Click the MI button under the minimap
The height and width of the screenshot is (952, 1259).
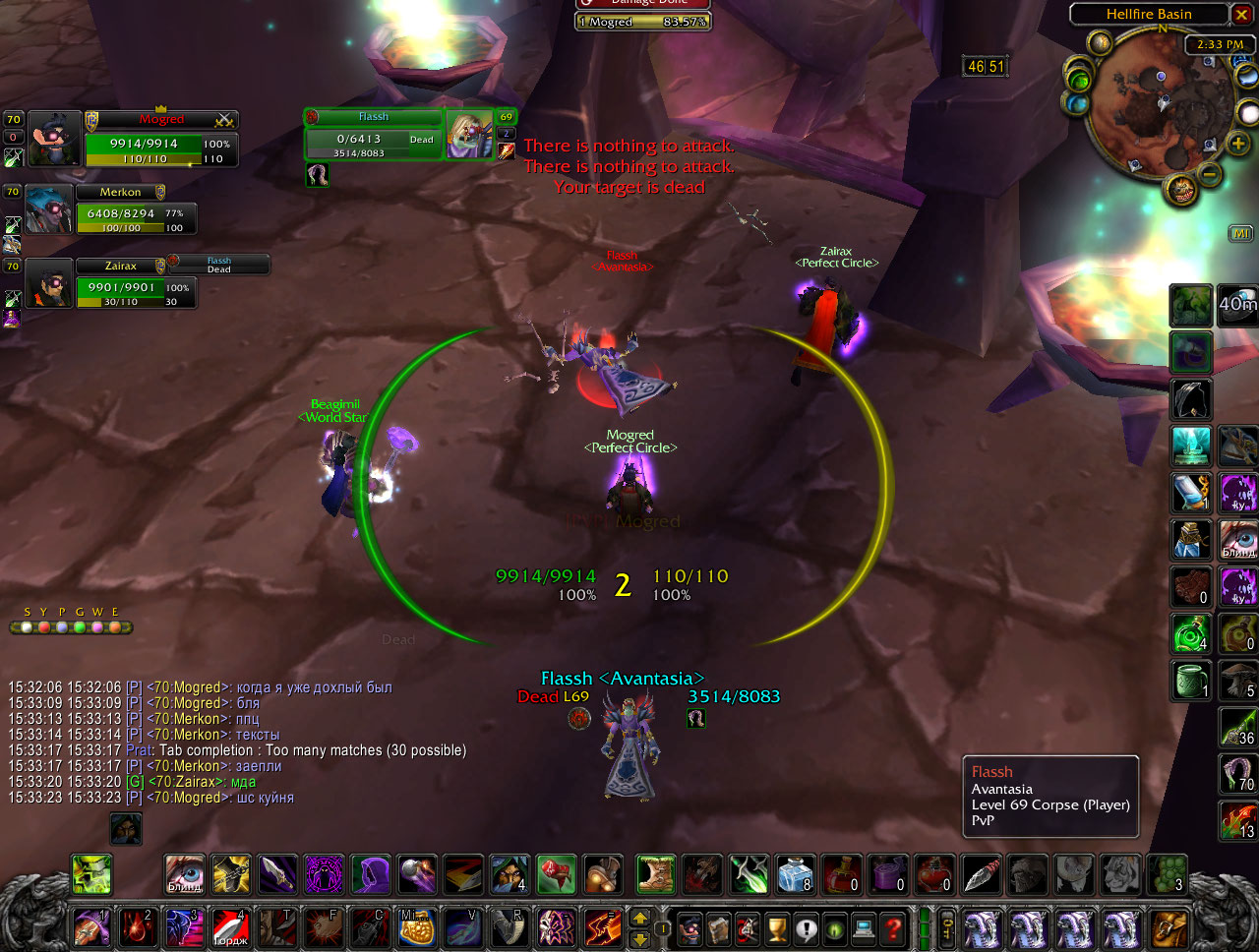1239,233
